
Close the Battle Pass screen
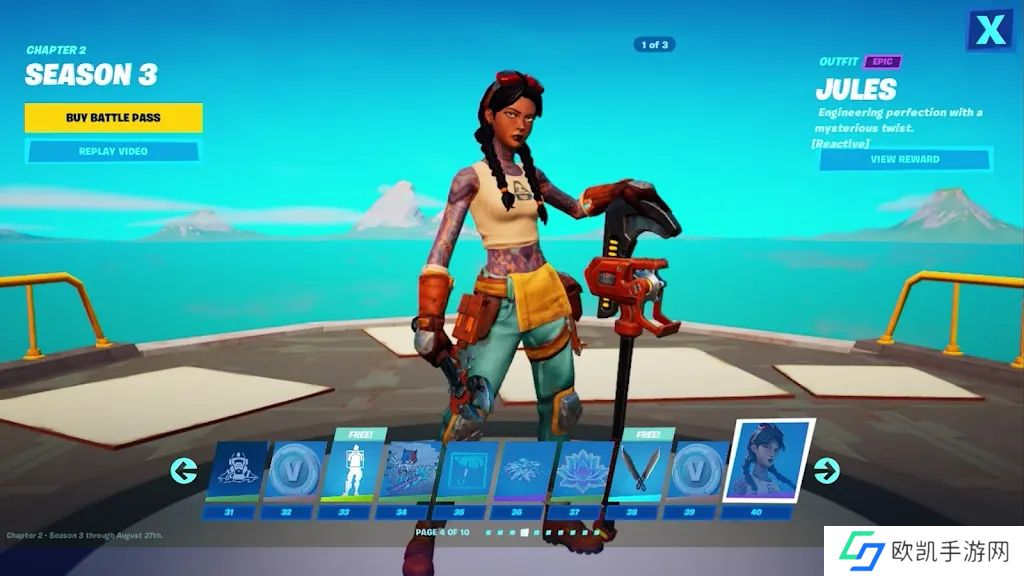click(989, 31)
